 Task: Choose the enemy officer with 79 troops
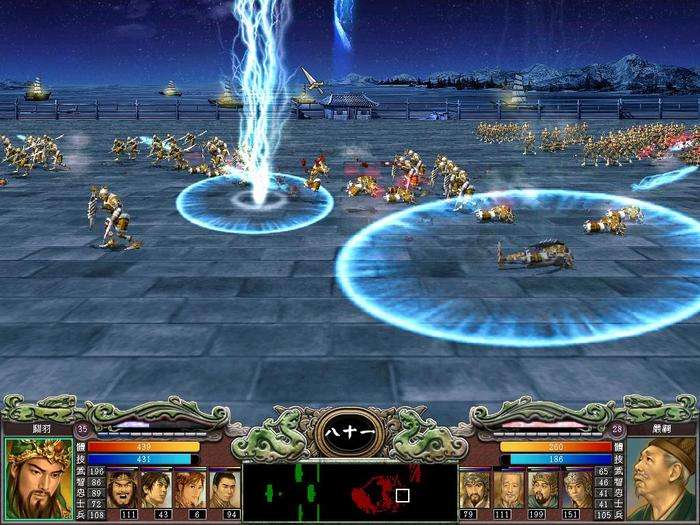coord(474,488)
